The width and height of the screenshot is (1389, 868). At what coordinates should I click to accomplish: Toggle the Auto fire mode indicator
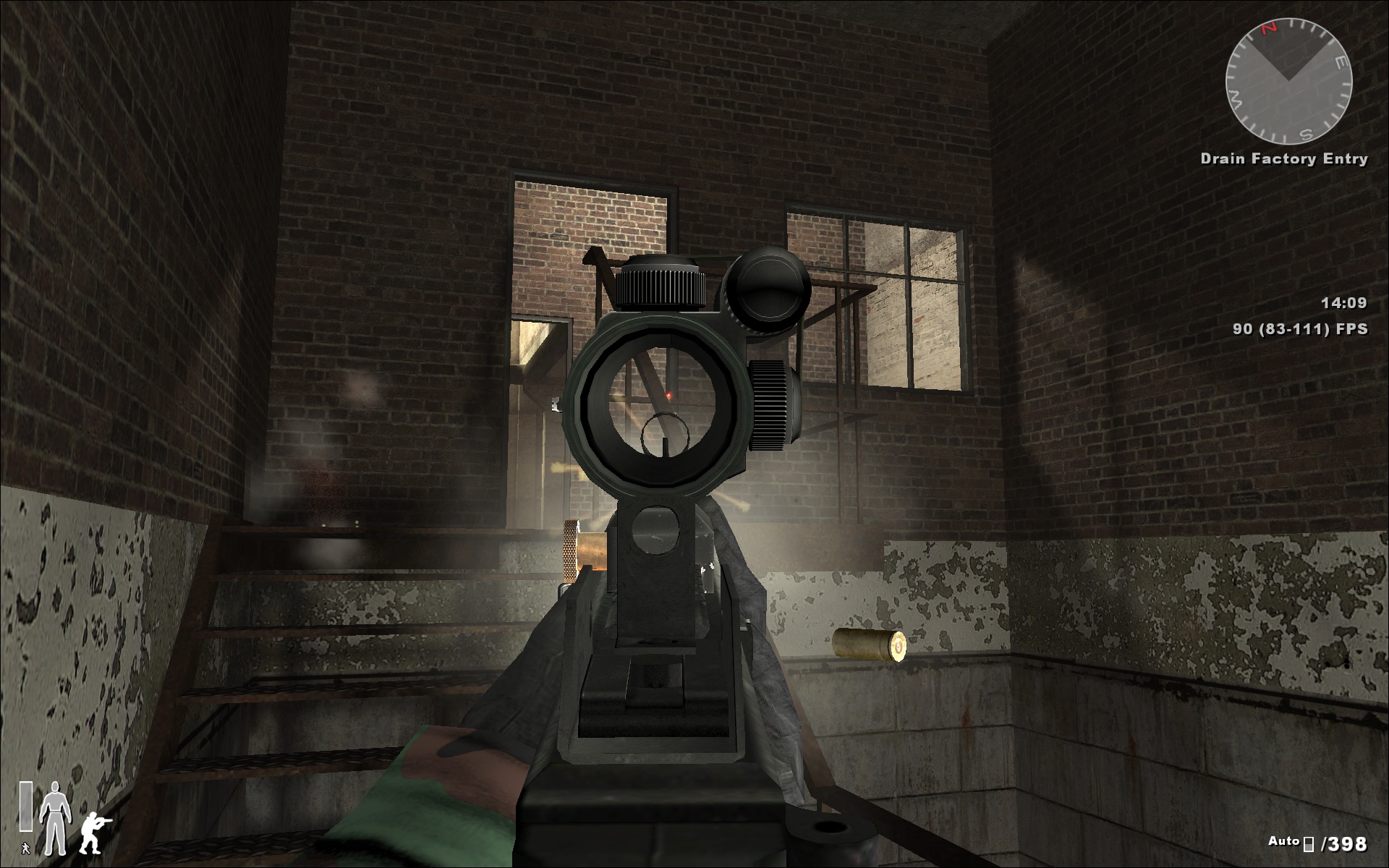[1283, 841]
